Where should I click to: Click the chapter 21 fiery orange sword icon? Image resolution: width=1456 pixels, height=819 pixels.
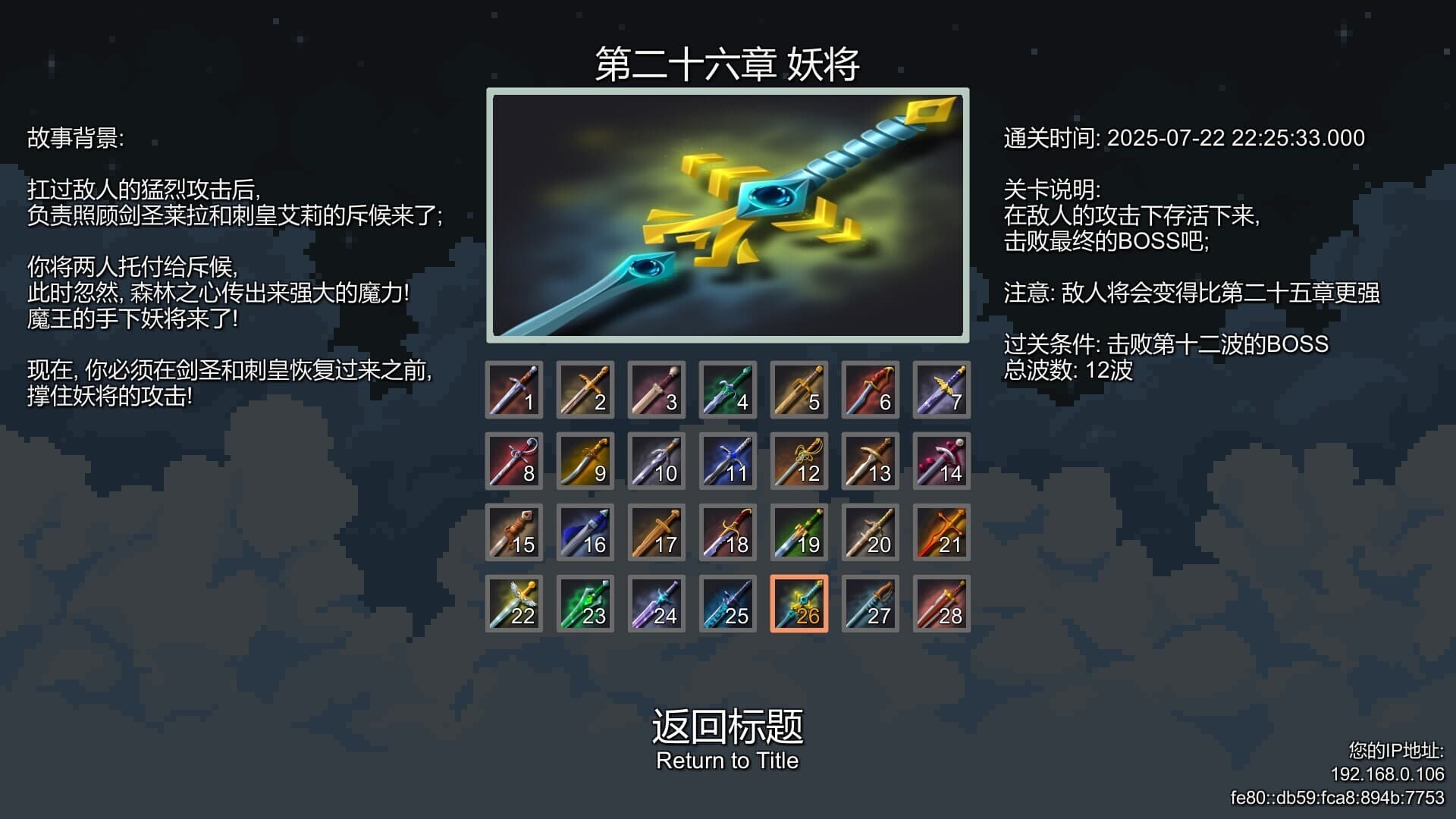pyautogui.click(x=942, y=532)
